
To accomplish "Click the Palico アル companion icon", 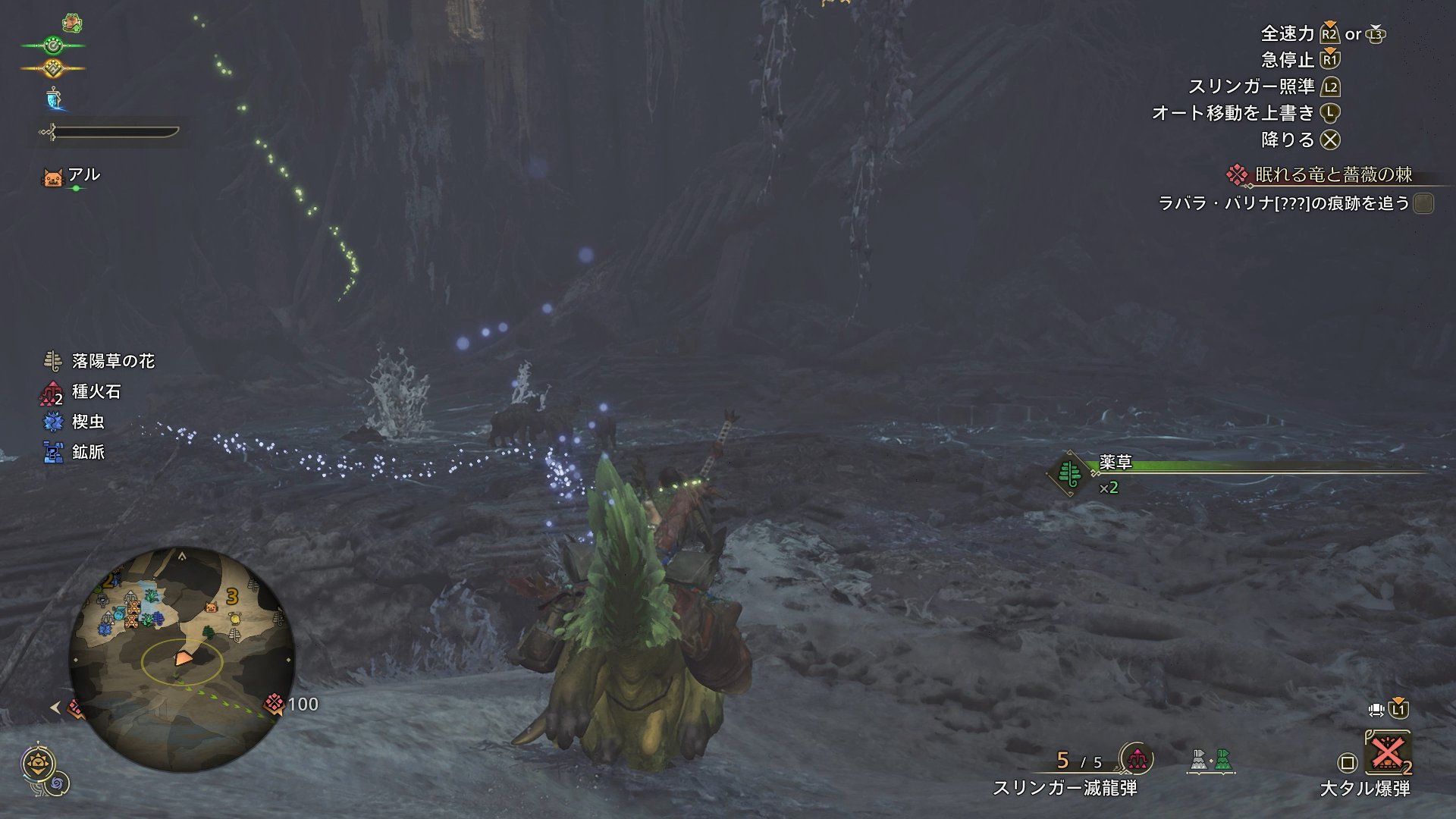I will pyautogui.click(x=52, y=178).
